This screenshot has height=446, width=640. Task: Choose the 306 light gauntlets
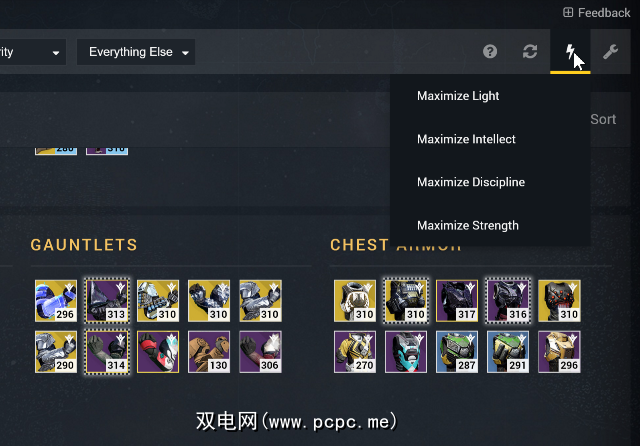pos(260,352)
